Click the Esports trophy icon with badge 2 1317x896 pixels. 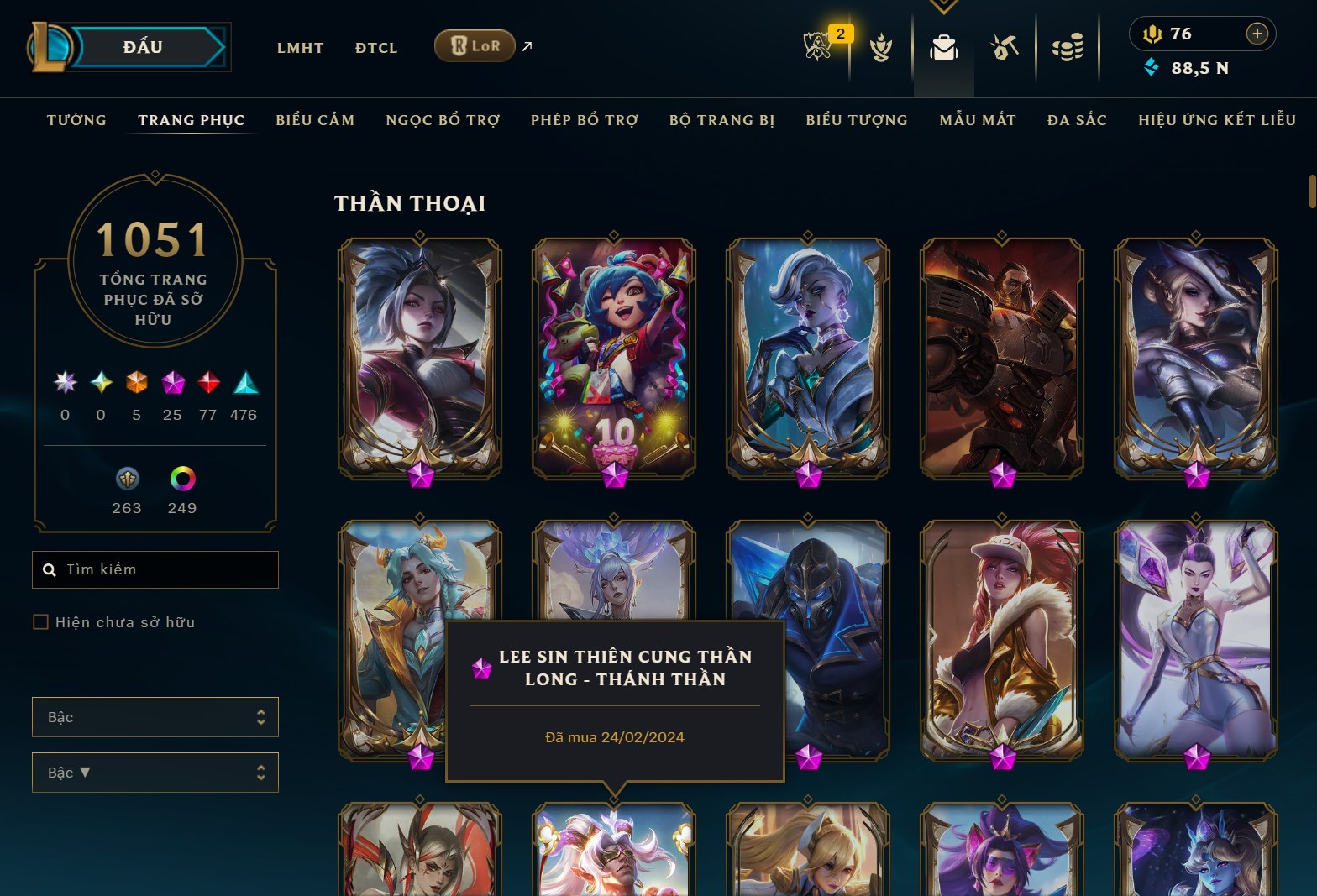pos(817,48)
